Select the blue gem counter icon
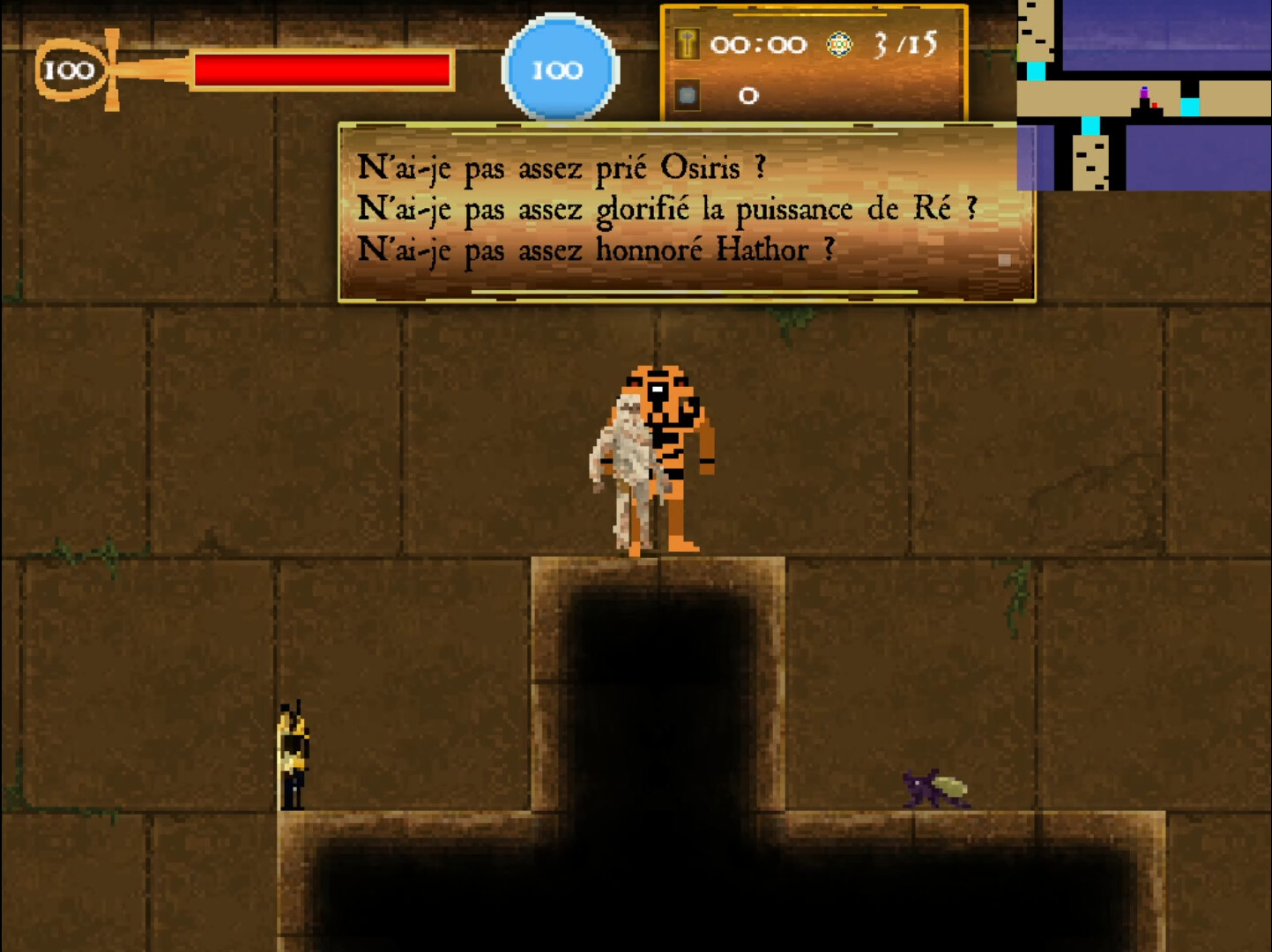The height and width of the screenshot is (952, 1272). tap(687, 95)
